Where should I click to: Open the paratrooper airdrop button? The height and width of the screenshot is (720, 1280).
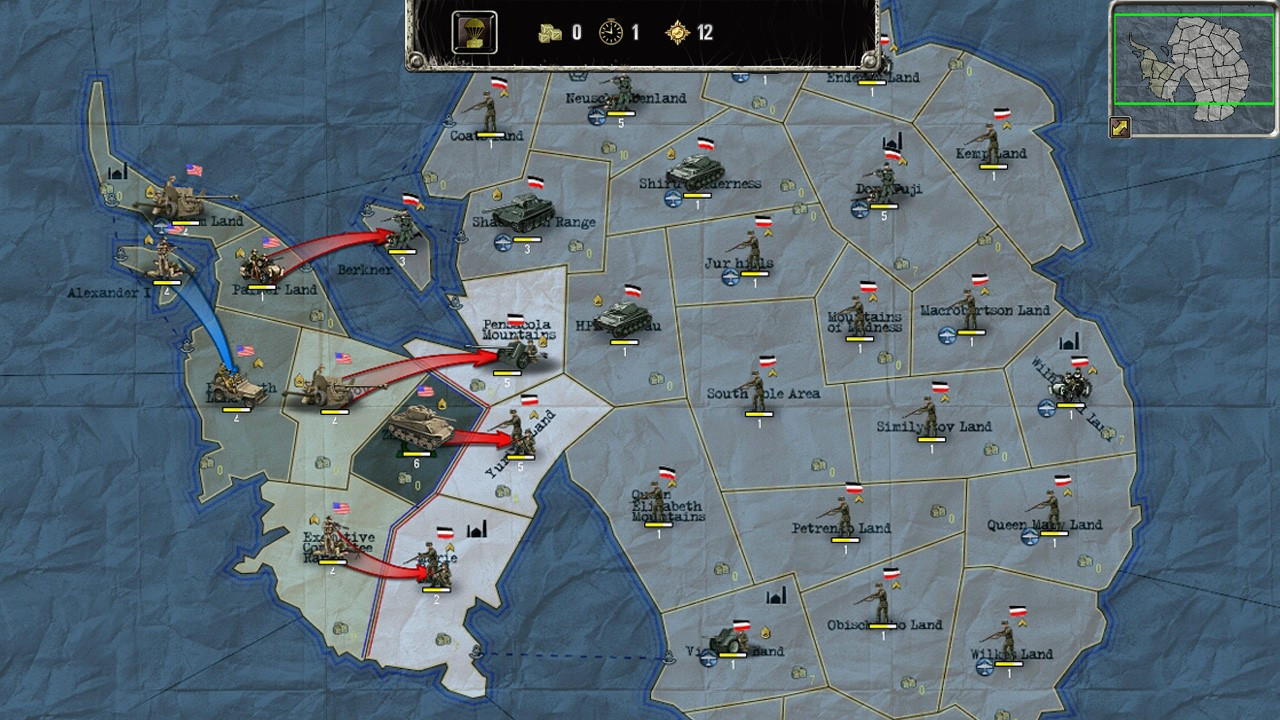[x=474, y=32]
